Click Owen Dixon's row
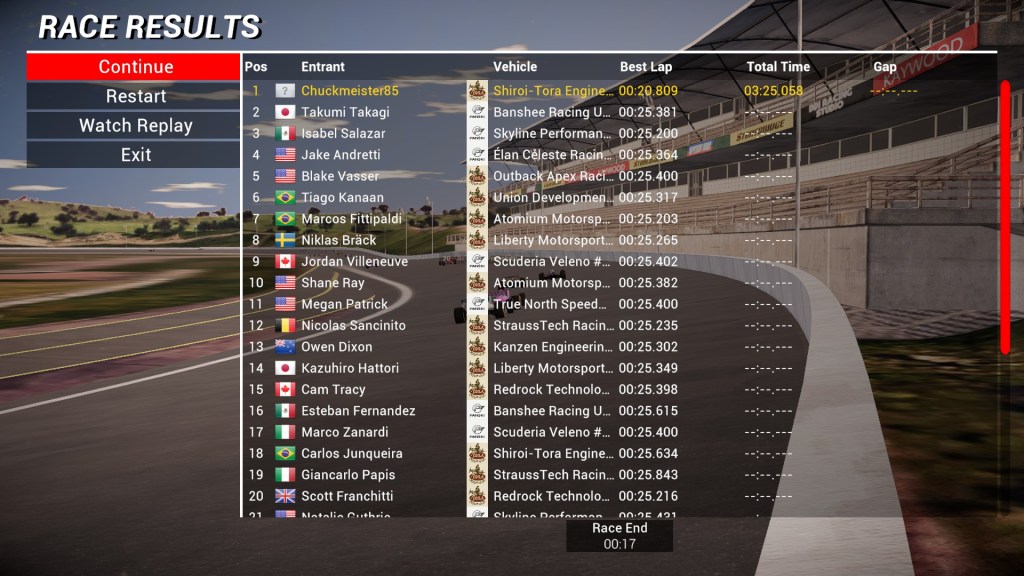This screenshot has width=1024, height=576. (336, 347)
